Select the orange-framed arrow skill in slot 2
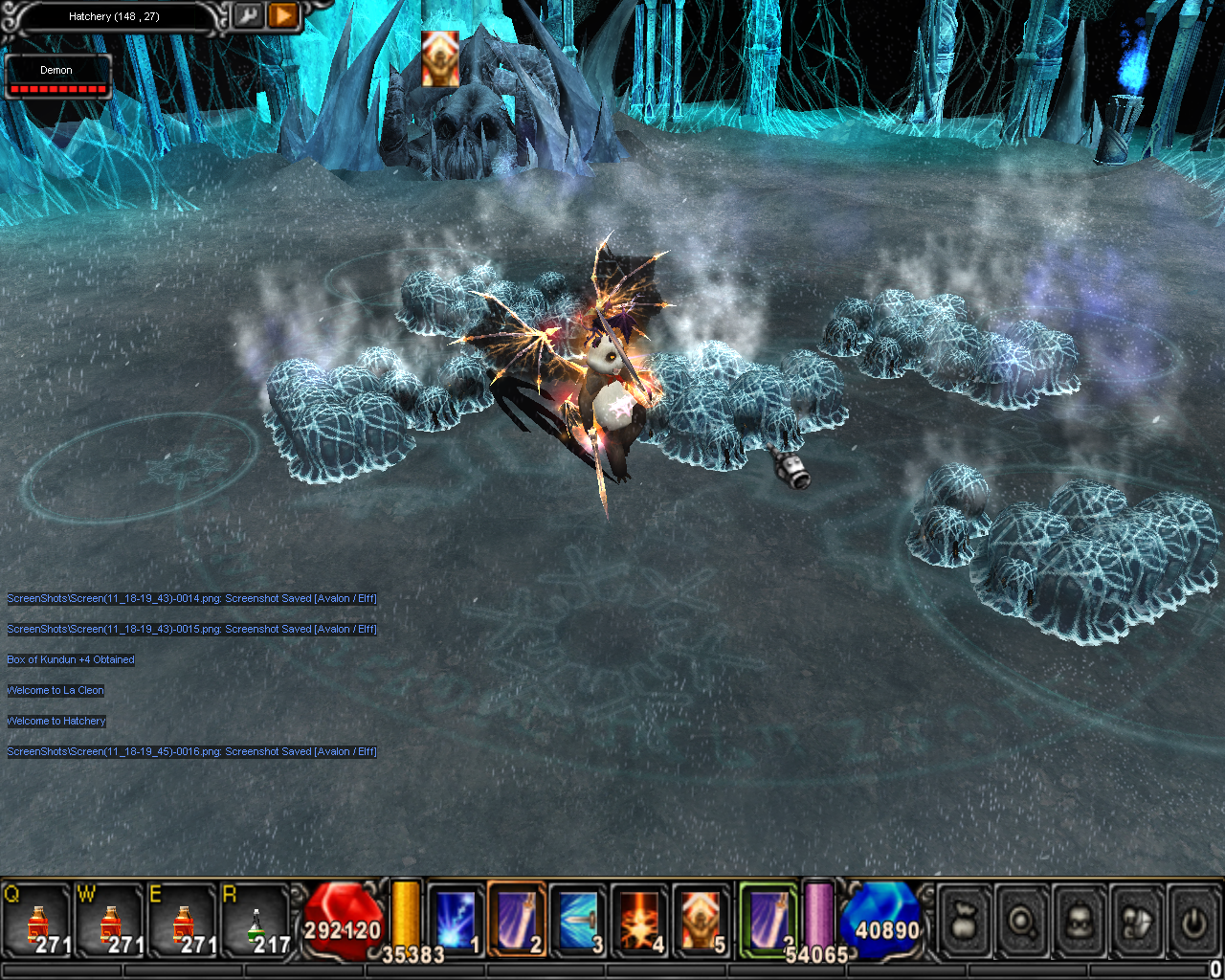 [x=517, y=920]
